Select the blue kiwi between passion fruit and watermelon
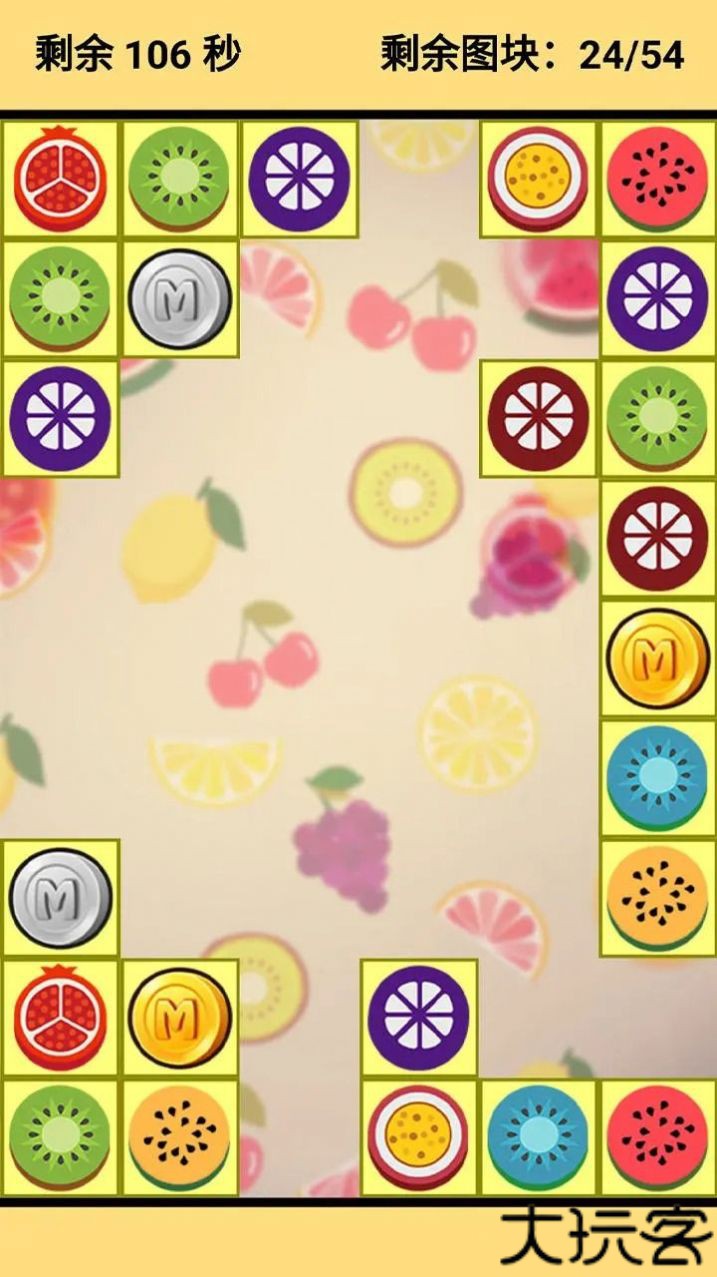The image size is (717, 1277). (539, 1138)
